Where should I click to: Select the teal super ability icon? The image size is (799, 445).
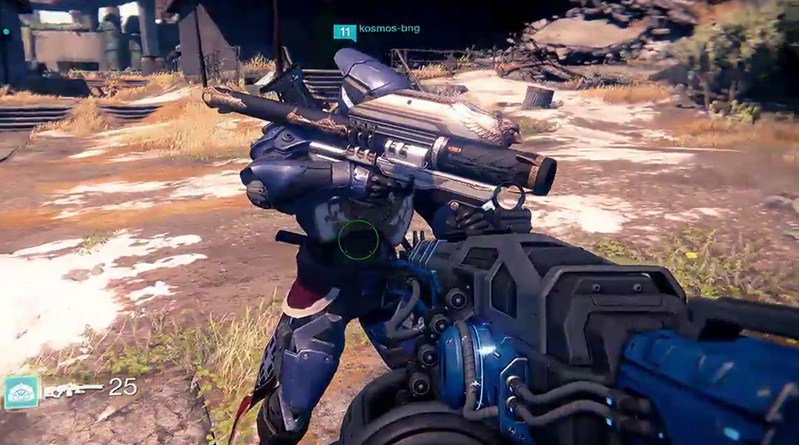coord(20,392)
